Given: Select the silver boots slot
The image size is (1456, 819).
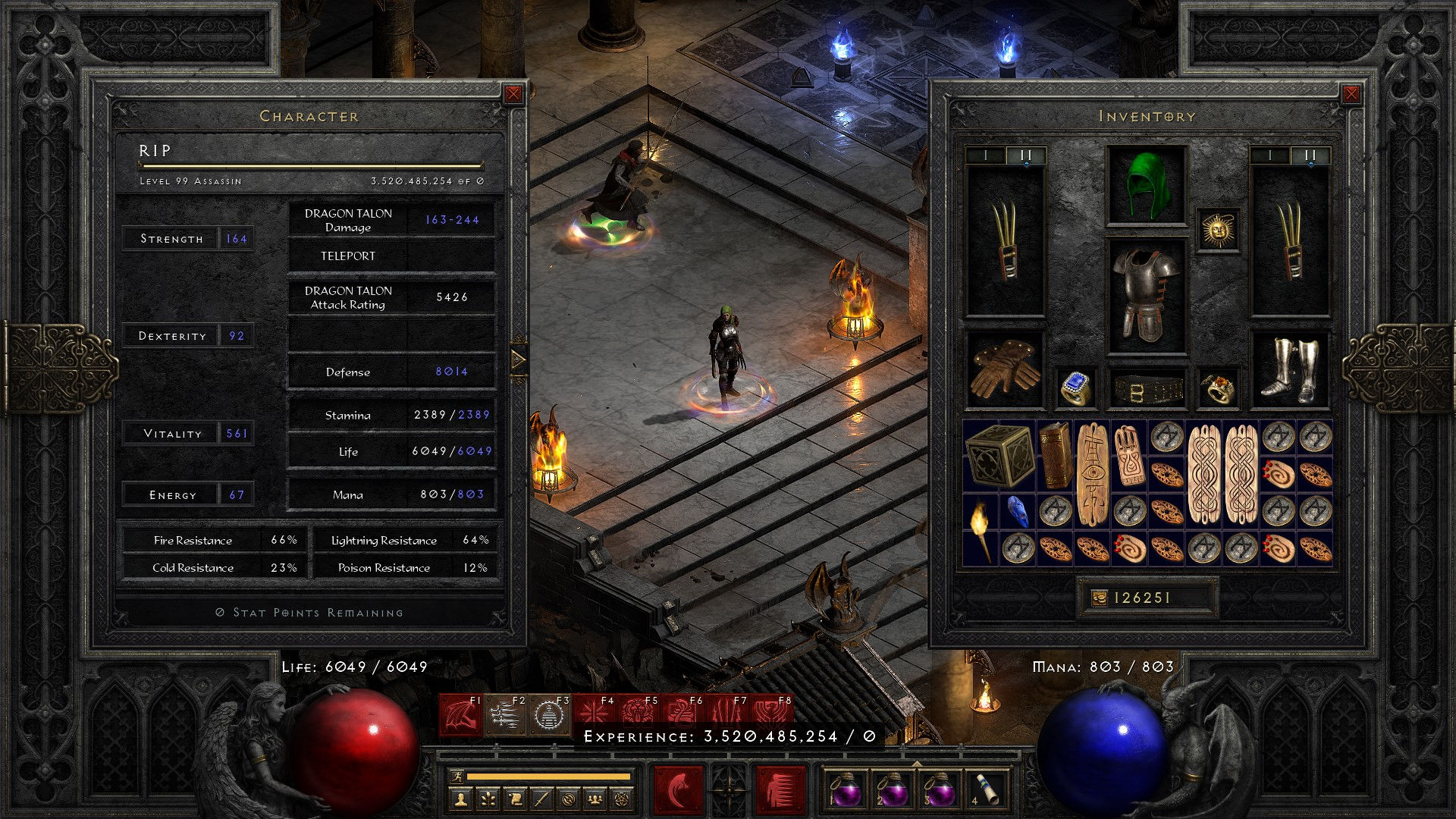Looking at the screenshot, I should 1288,369.
